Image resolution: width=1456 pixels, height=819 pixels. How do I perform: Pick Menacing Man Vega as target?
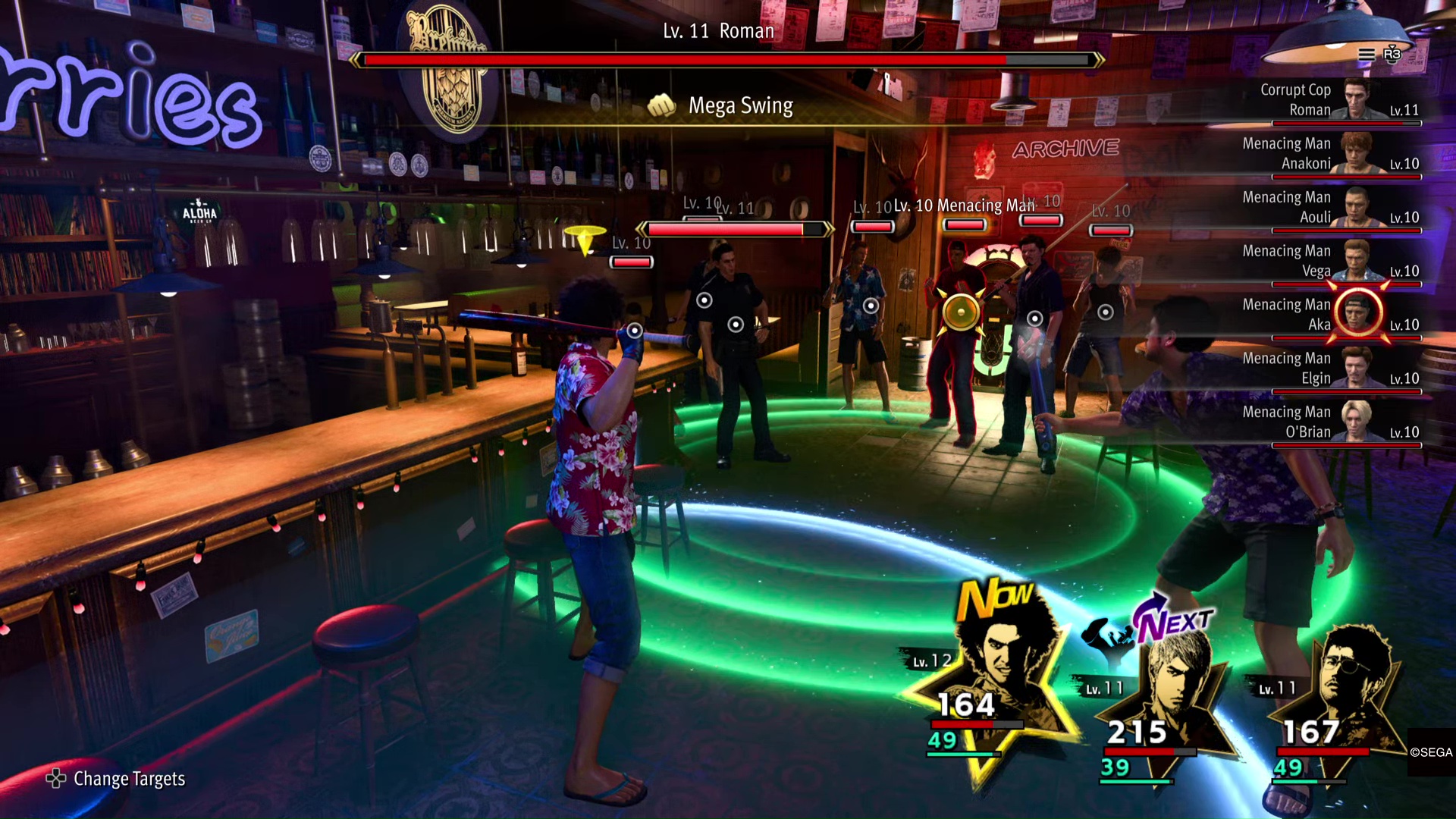(x=1338, y=262)
